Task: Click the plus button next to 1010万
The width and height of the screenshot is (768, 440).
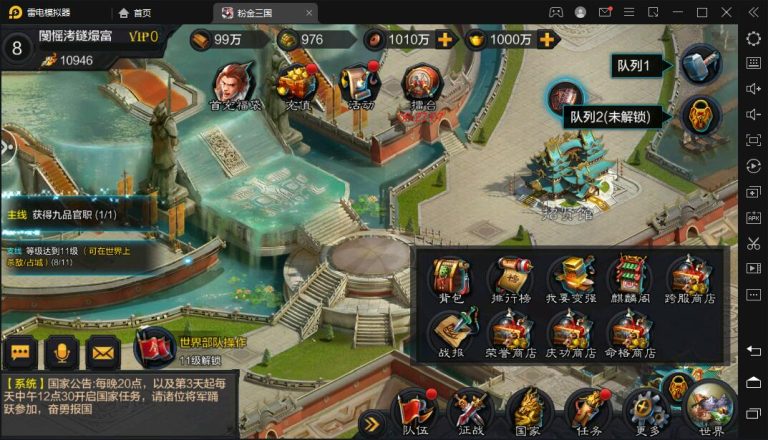Action: [x=444, y=39]
